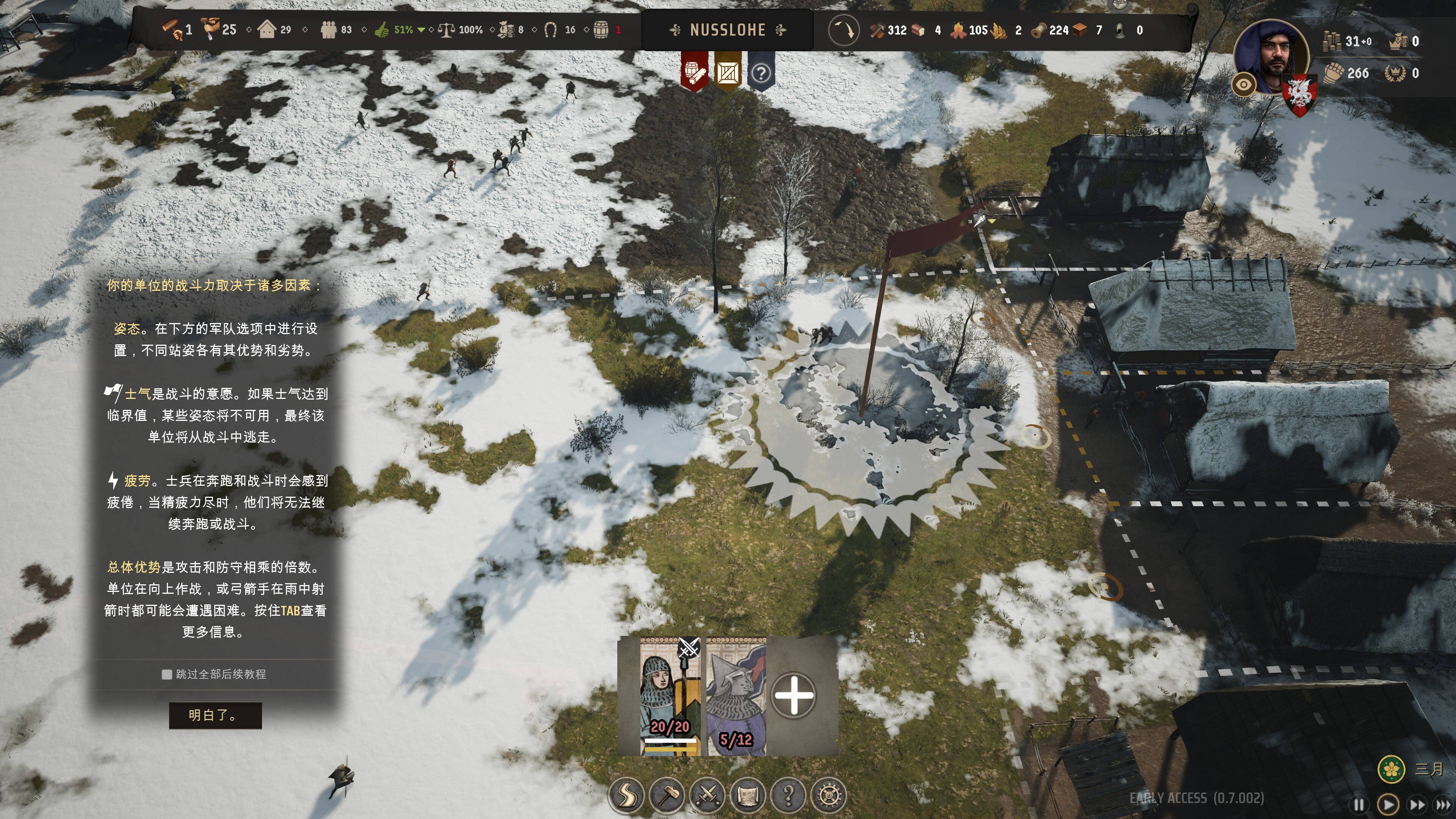Open the gear wheel settings menu
1456x819 pixels.
[x=828, y=795]
